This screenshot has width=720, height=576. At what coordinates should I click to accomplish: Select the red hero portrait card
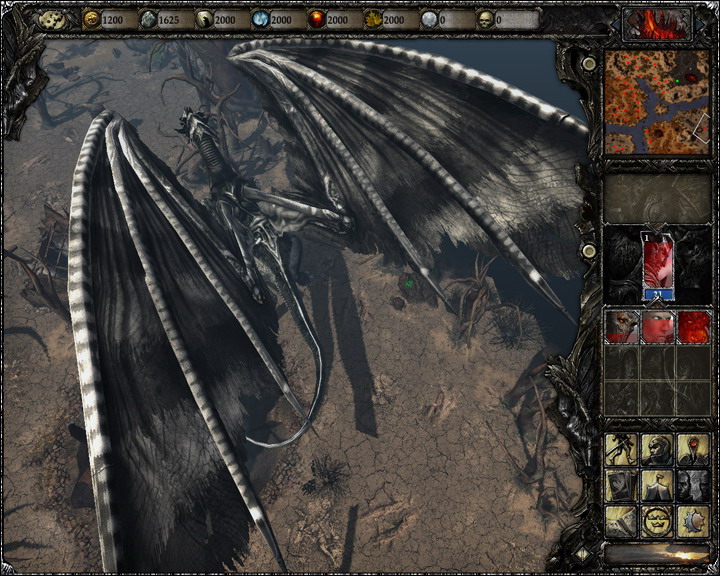pos(657,265)
